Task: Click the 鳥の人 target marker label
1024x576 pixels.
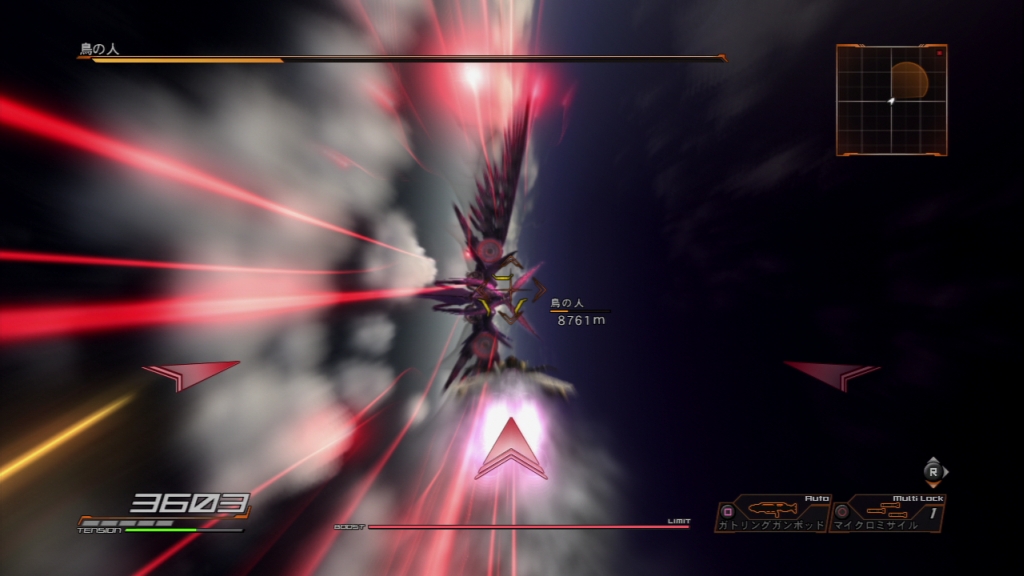Action: point(566,302)
